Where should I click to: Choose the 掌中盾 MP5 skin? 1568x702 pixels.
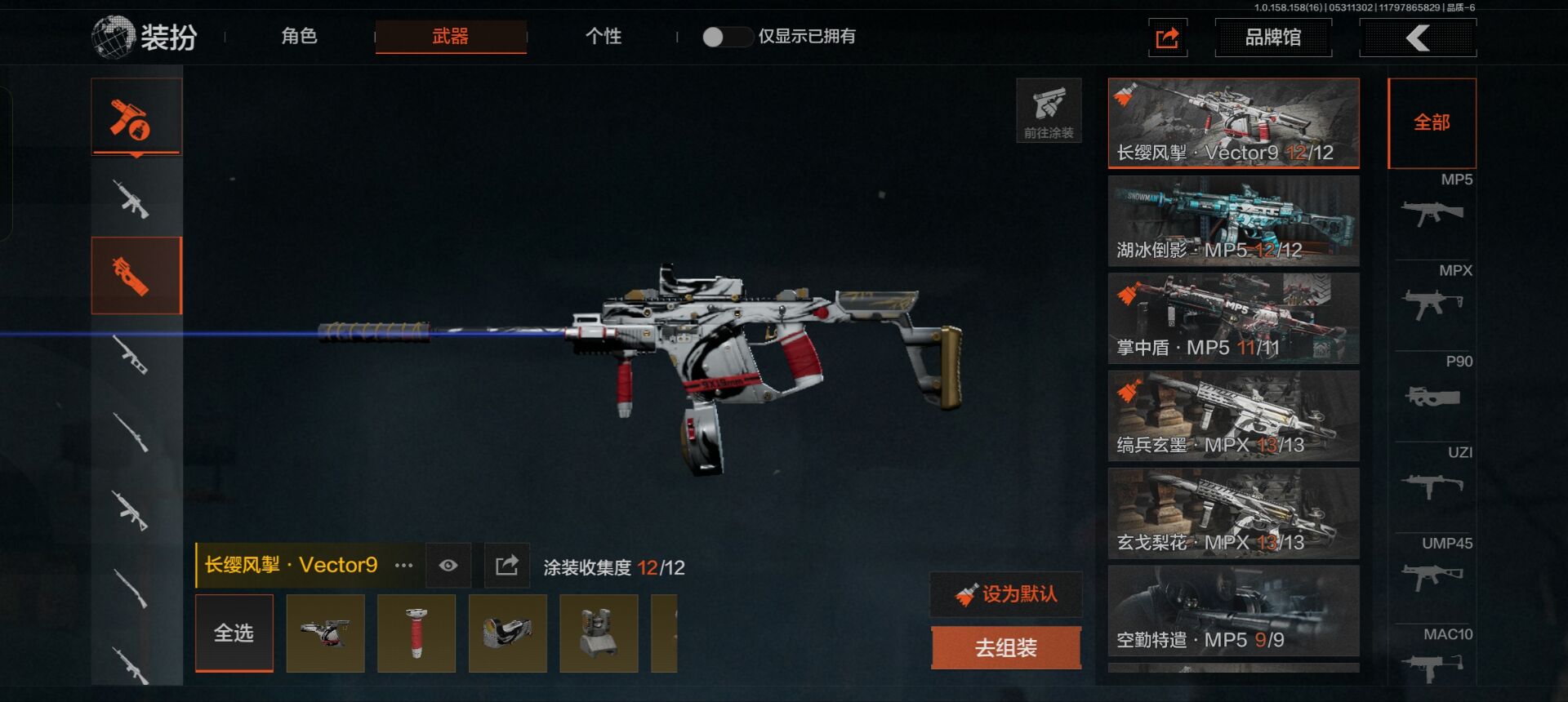[1233, 318]
